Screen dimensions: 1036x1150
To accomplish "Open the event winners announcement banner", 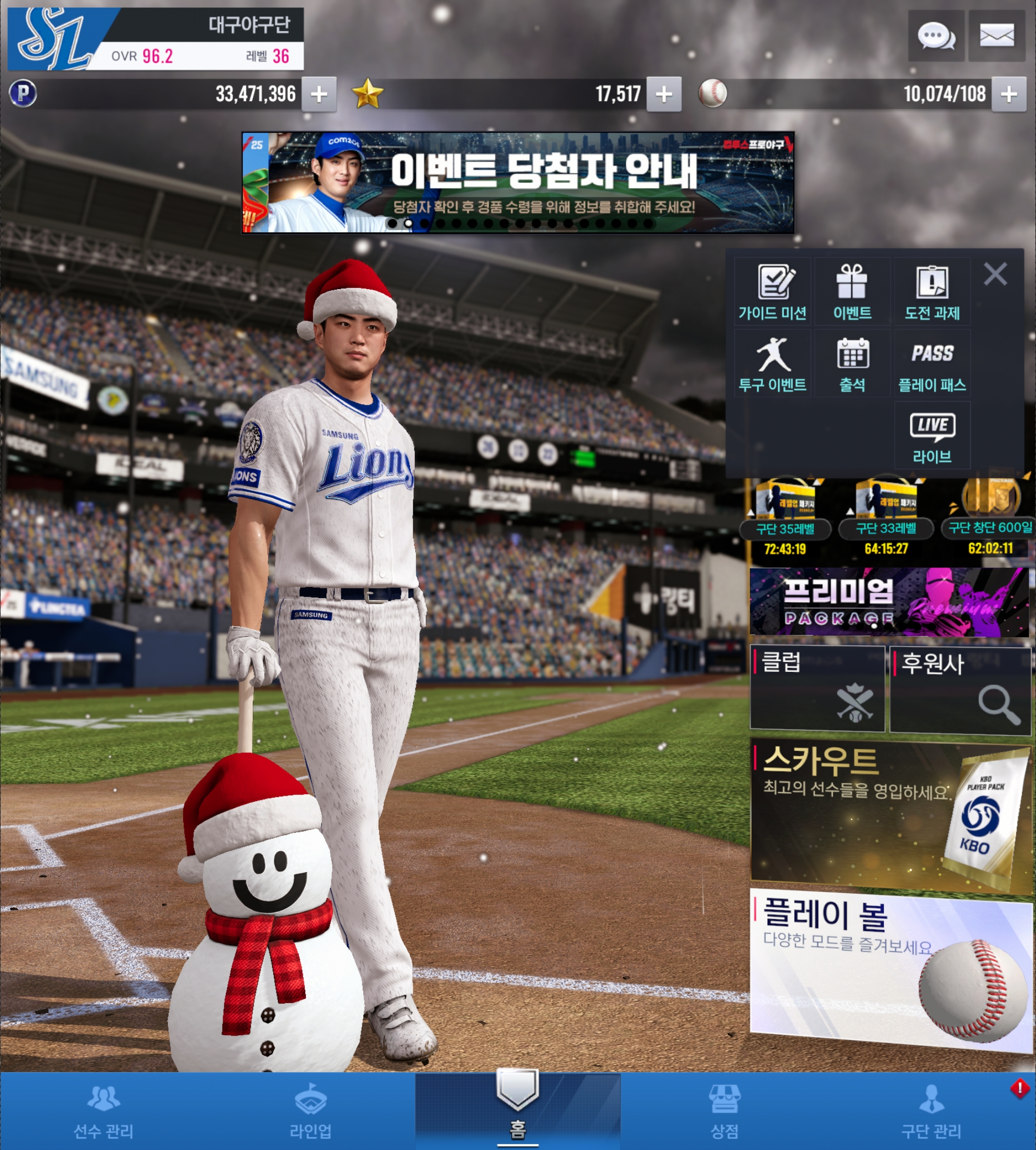I will pos(517,182).
